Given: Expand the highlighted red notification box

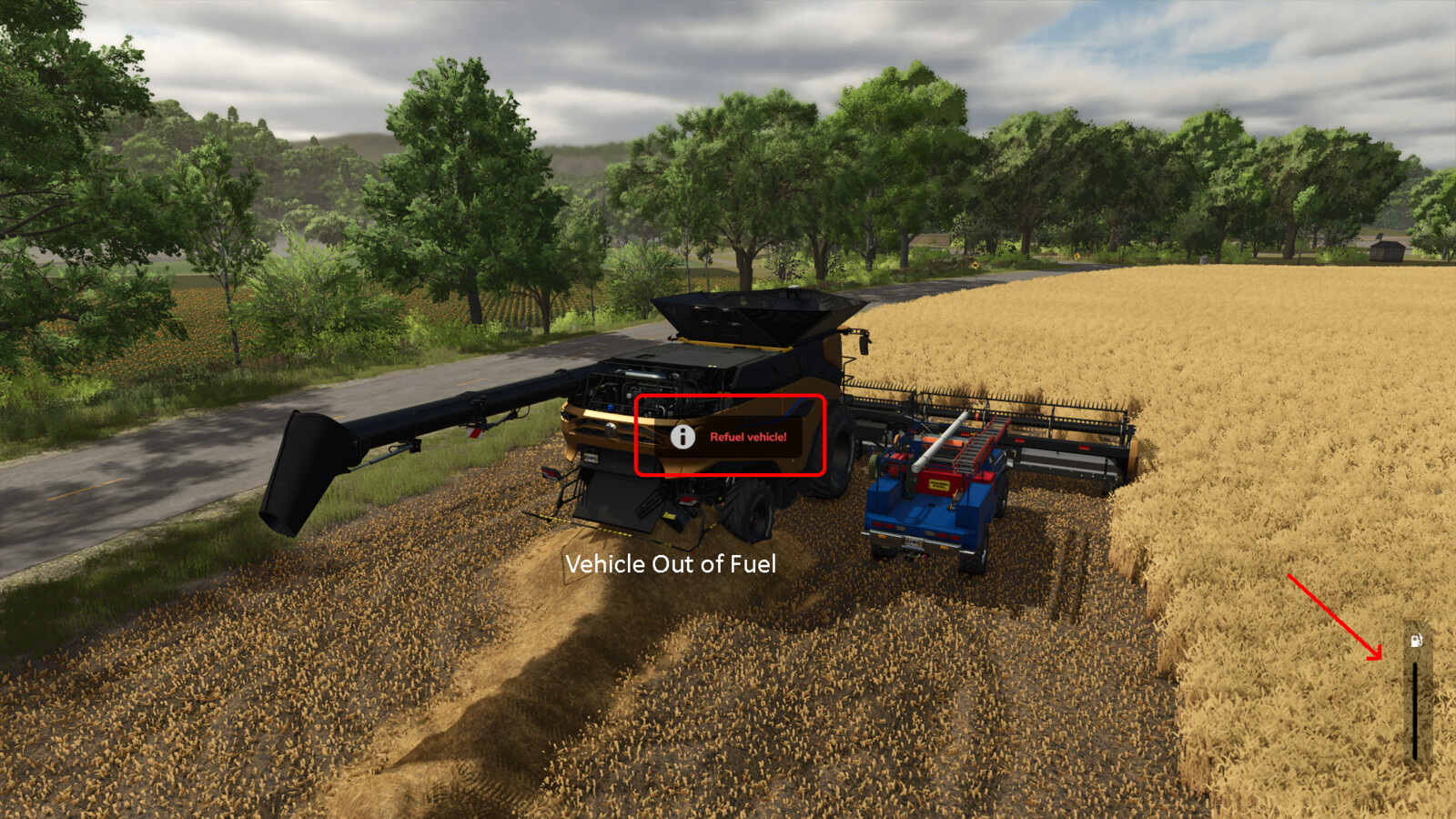Looking at the screenshot, I should pyautogui.click(x=728, y=436).
